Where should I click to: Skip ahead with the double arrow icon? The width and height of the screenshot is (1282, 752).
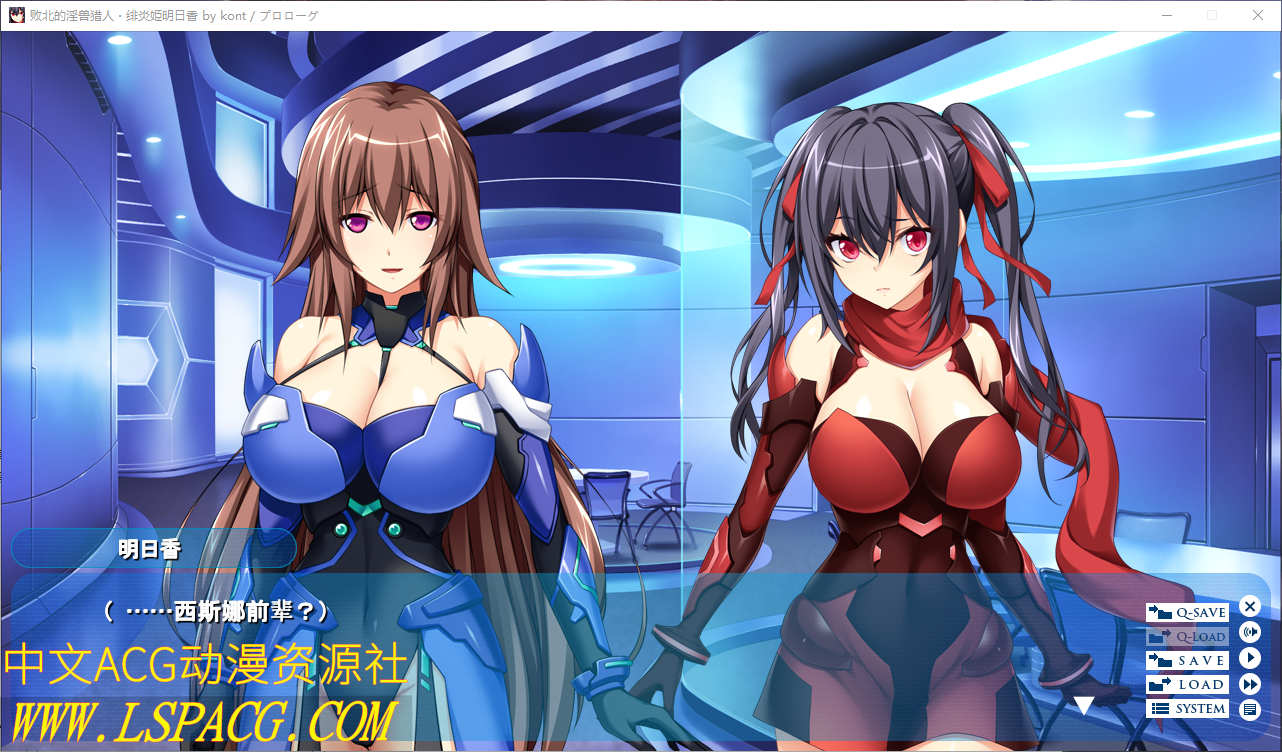[x=1249, y=684]
